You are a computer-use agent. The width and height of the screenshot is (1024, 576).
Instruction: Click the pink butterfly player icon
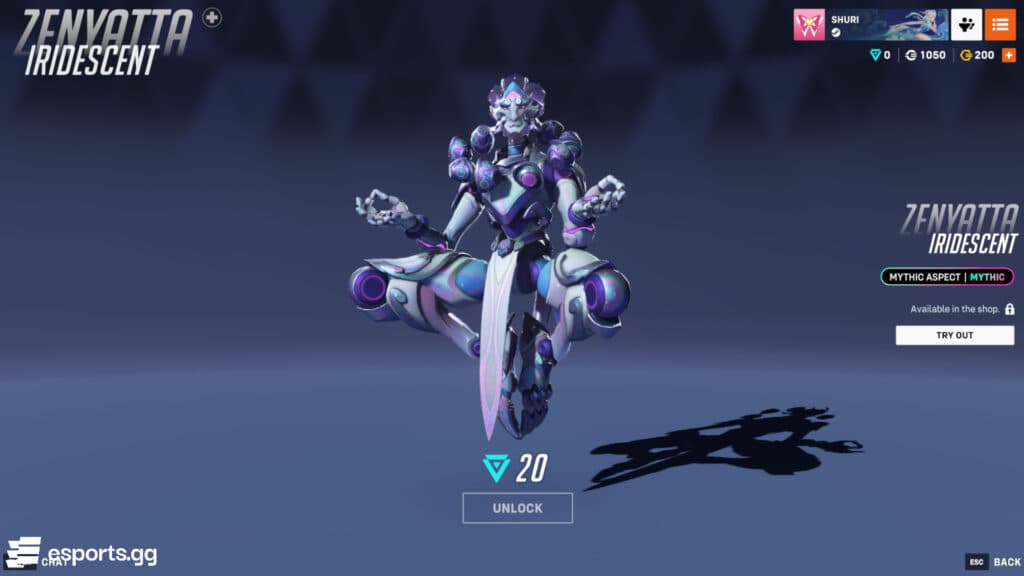809,24
